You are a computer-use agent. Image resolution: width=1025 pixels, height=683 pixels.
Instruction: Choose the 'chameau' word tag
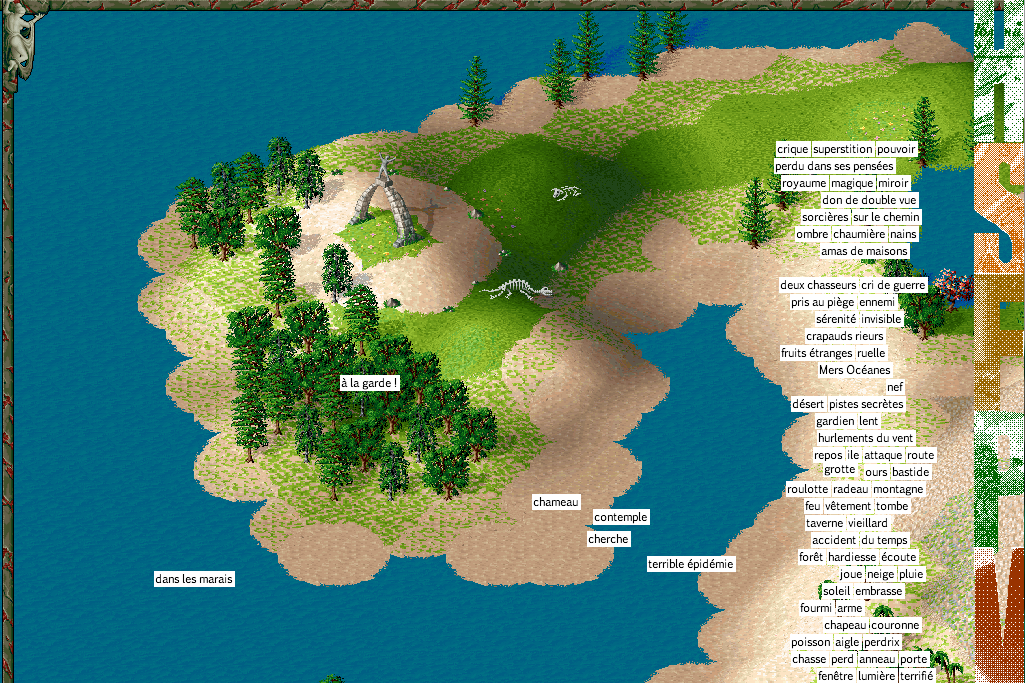(556, 502)
